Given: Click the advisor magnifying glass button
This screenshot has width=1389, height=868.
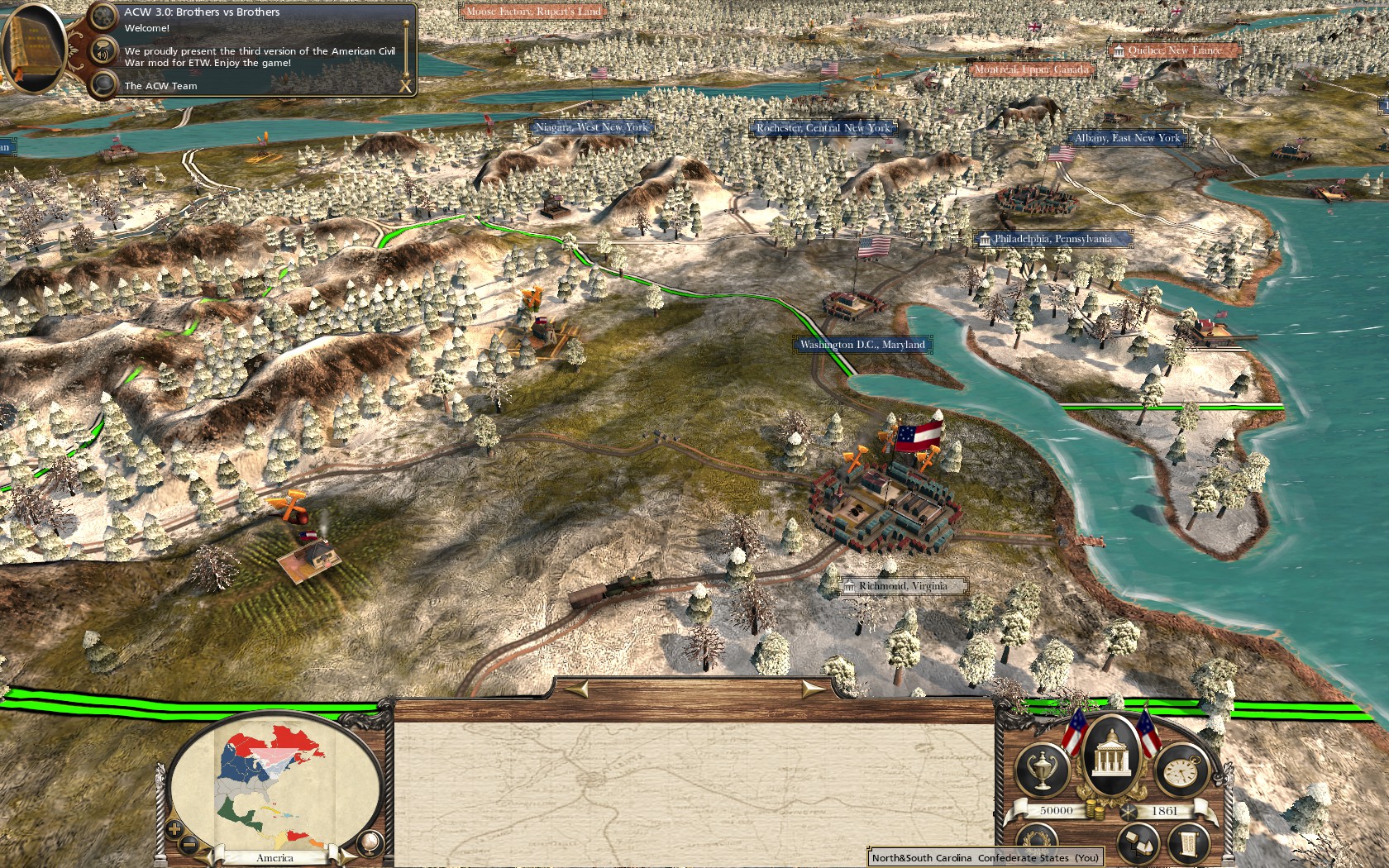Looking at the screenshot, I should coord(103,84).
